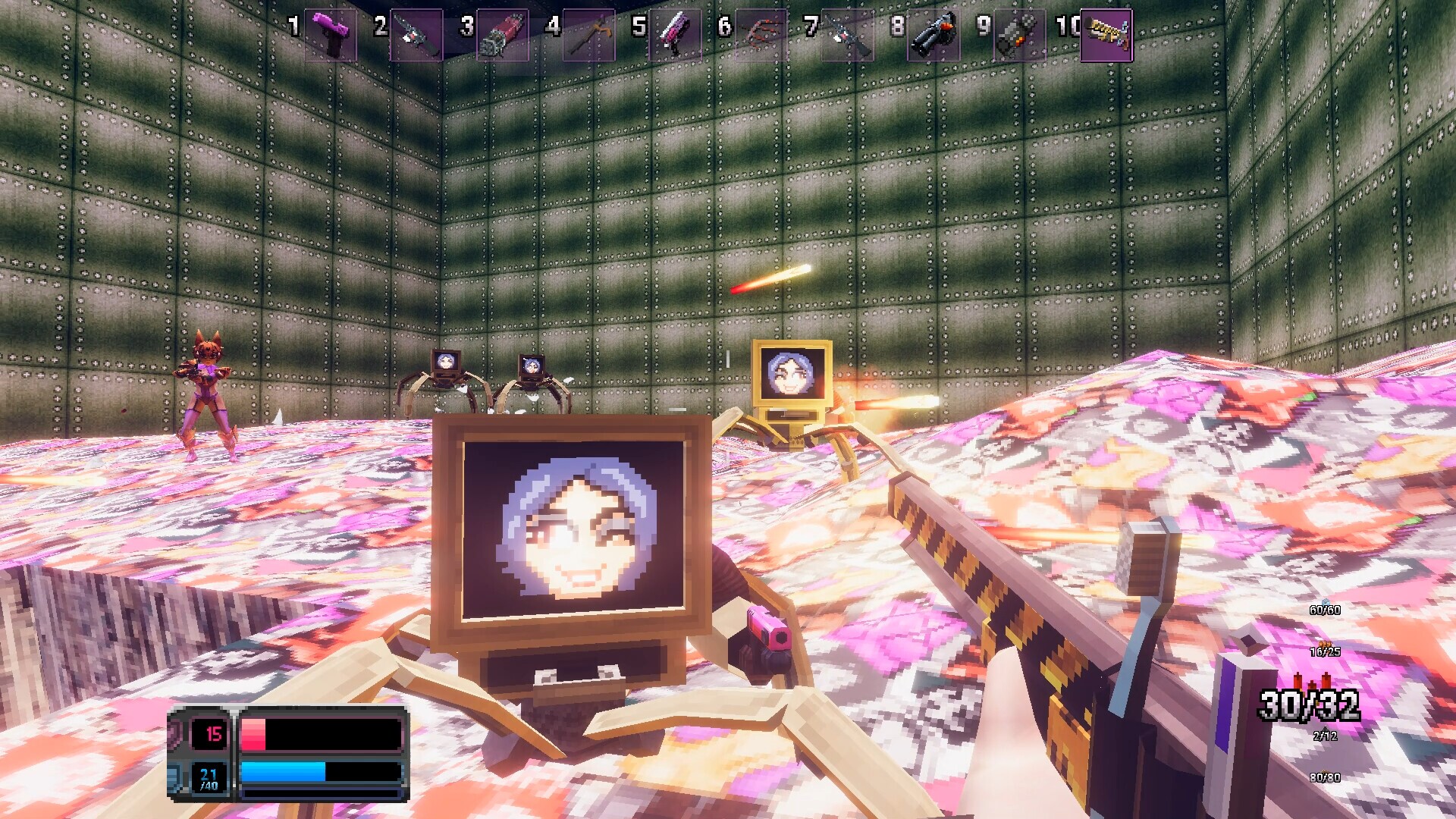
Task: Select the pink pistol in weapon slot 1
Action: pos(332,34)
